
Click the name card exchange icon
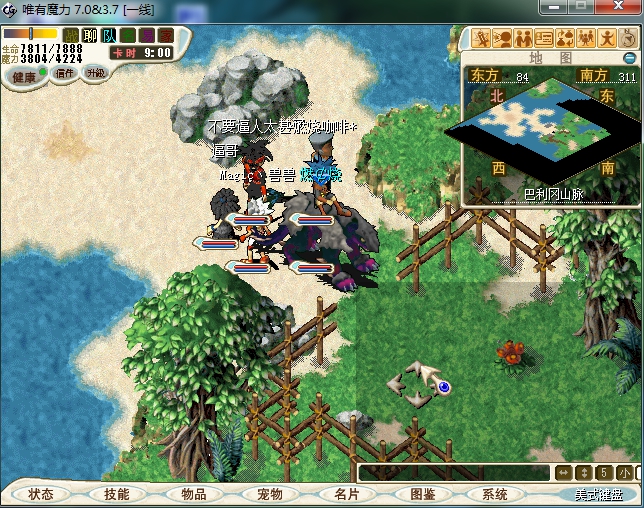[545, 39]
